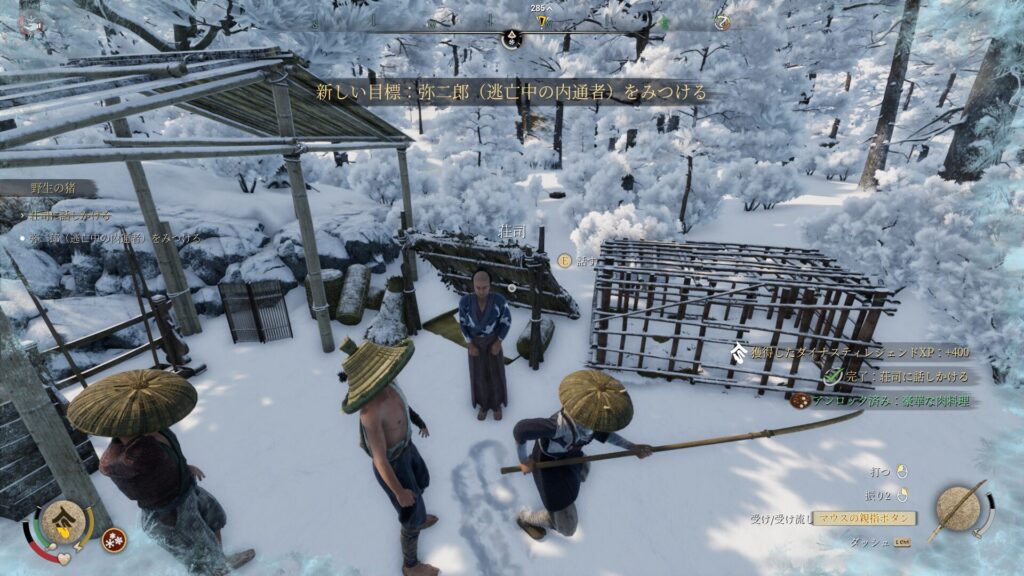Click the yellow quest marker on the compass
This screenshot has height=576, width=1024.
[x=542, y=21]
